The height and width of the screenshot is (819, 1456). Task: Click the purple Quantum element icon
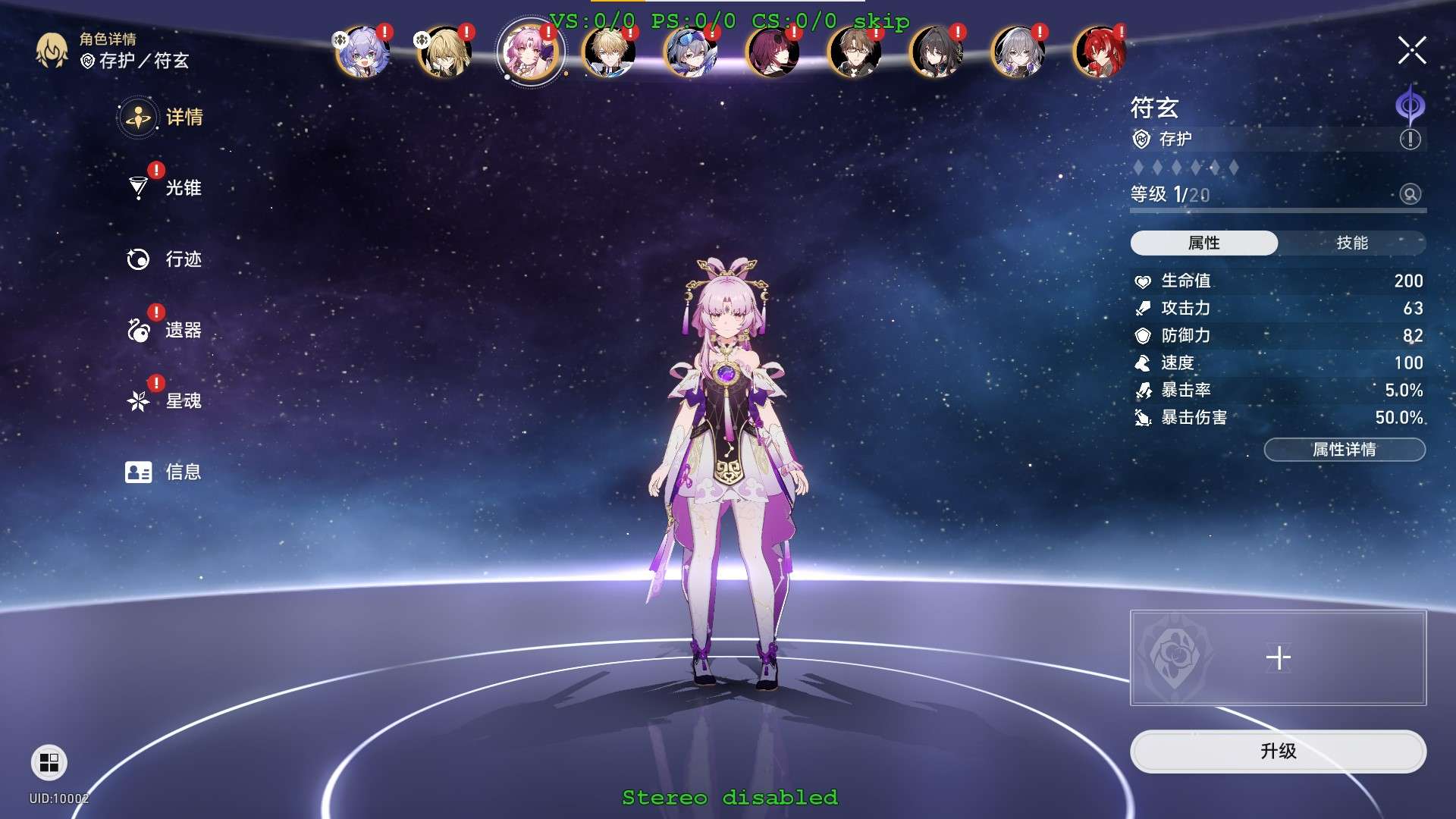click(x=1410, y=105)
